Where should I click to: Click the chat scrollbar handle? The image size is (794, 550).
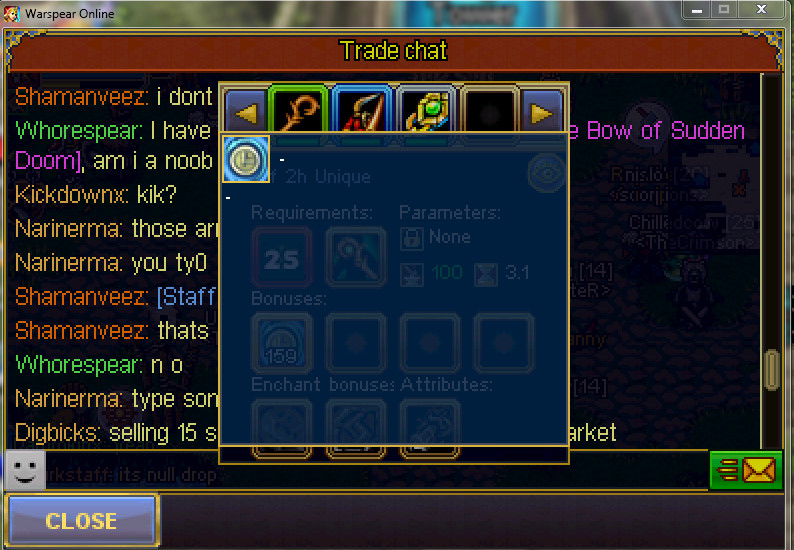click(x=772, y=369)
